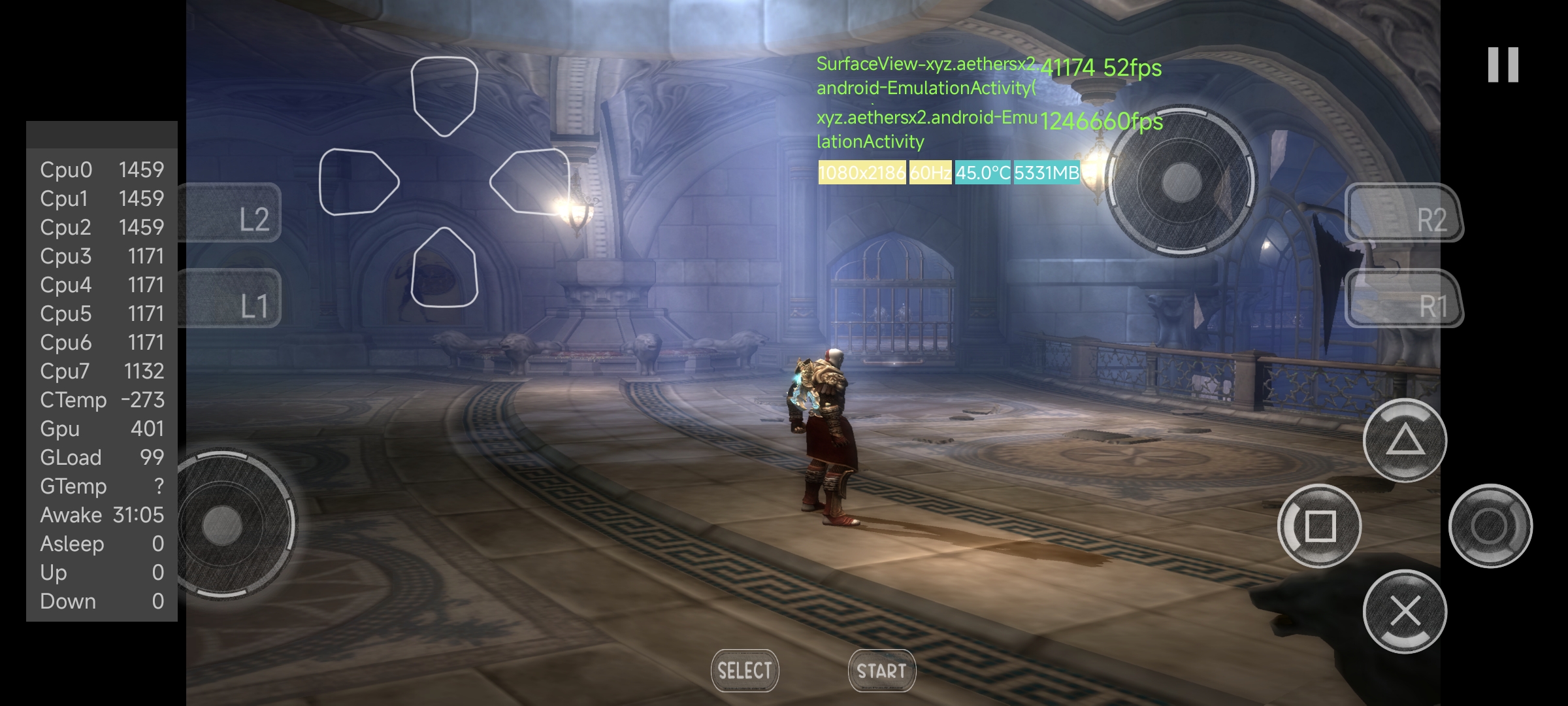Tap the circle face button

[x=1490, y=526]
